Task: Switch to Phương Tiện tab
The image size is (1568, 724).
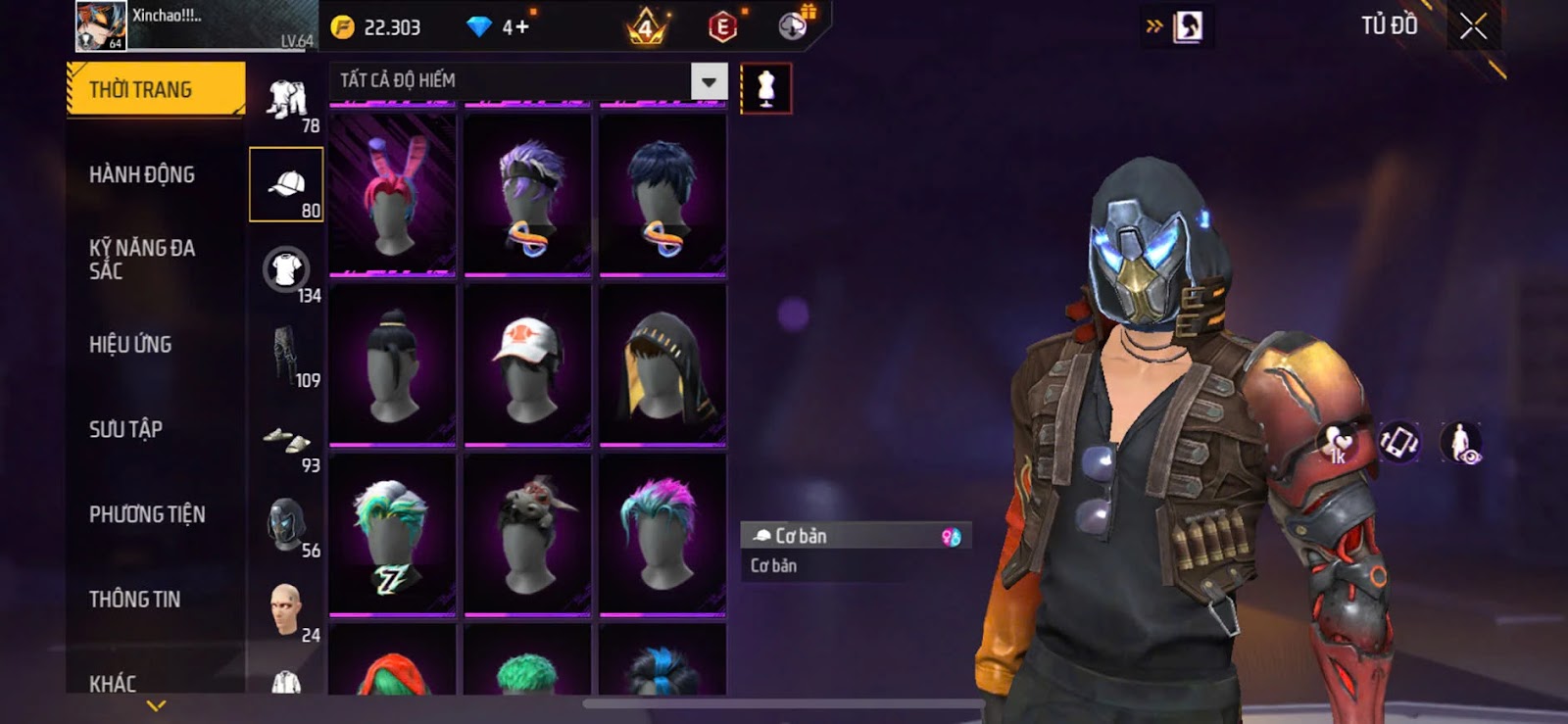Action: (x=147, y=514)
